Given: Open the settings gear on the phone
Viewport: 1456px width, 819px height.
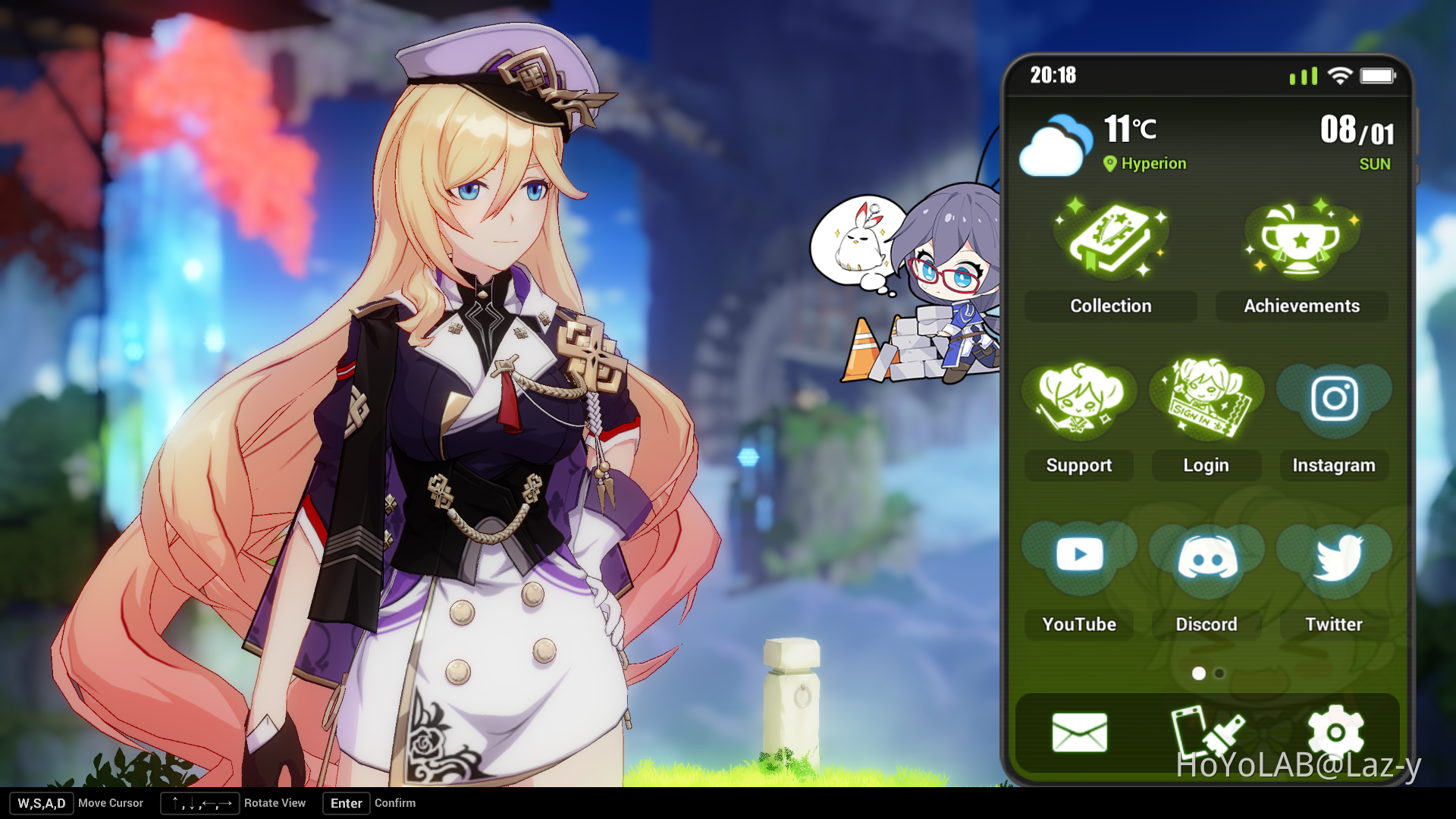Looking at the screenshot, I should (1336, 732).
